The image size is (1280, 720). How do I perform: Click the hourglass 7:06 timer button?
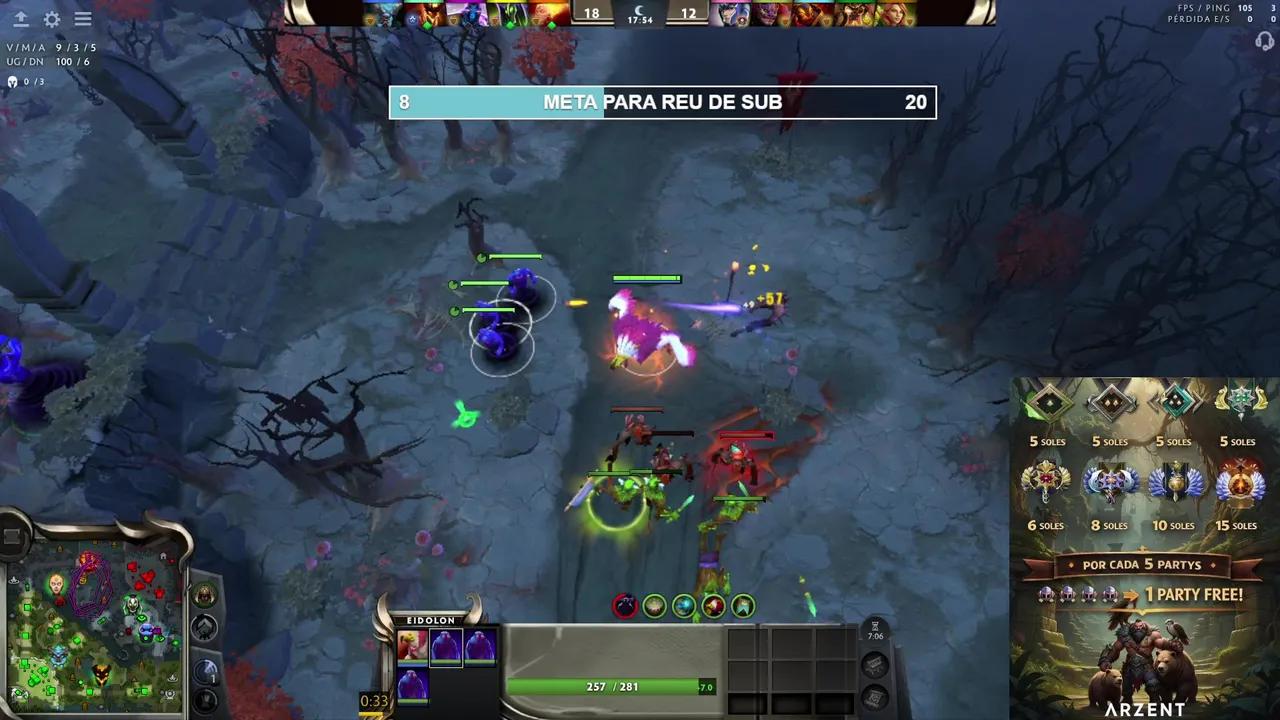click(x=875, y=631)
